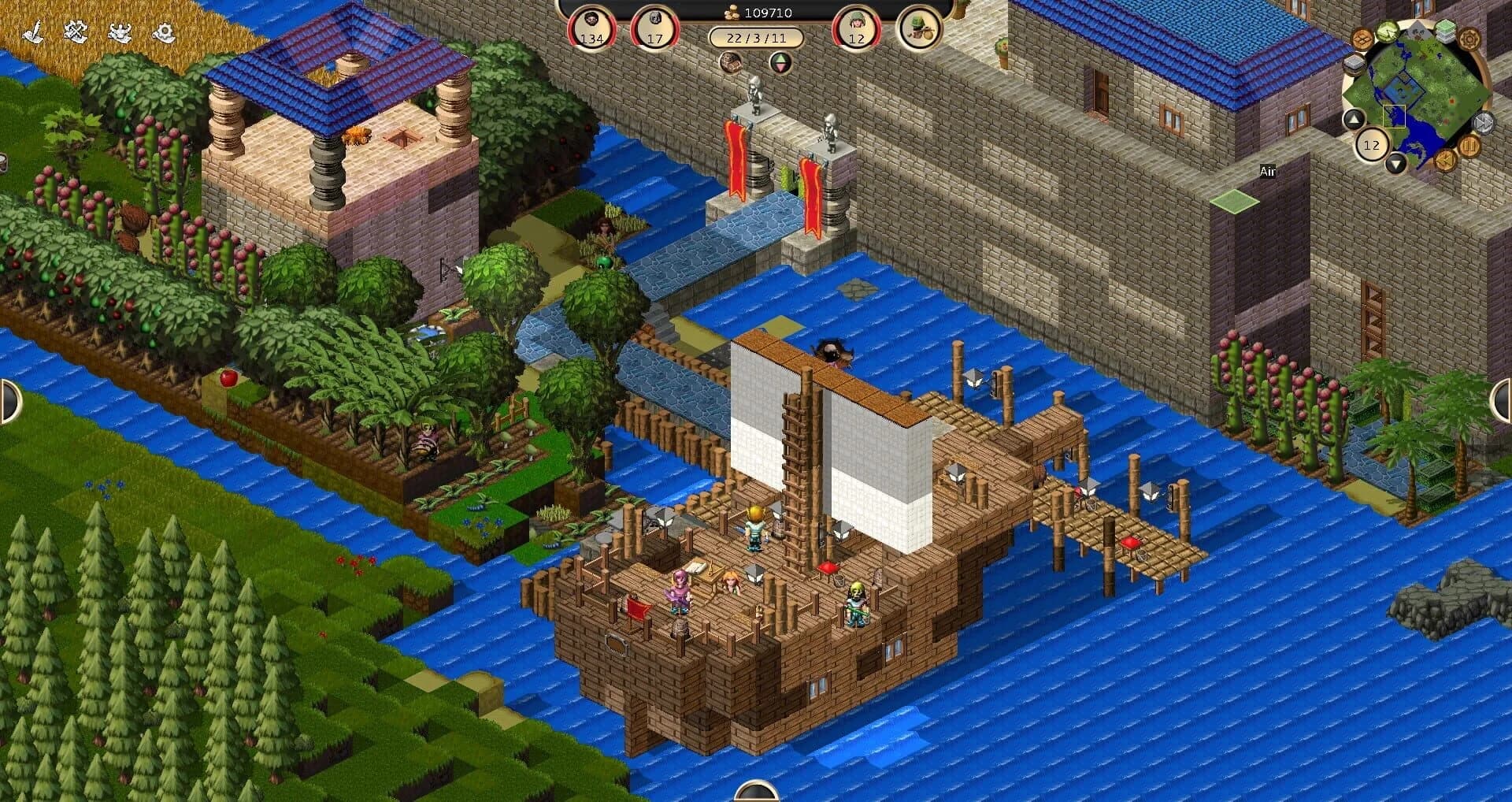Toggle the green-pink elevation arrows under the date
This screenshot has width=1512, height=802.
click(x=781, y=64)
